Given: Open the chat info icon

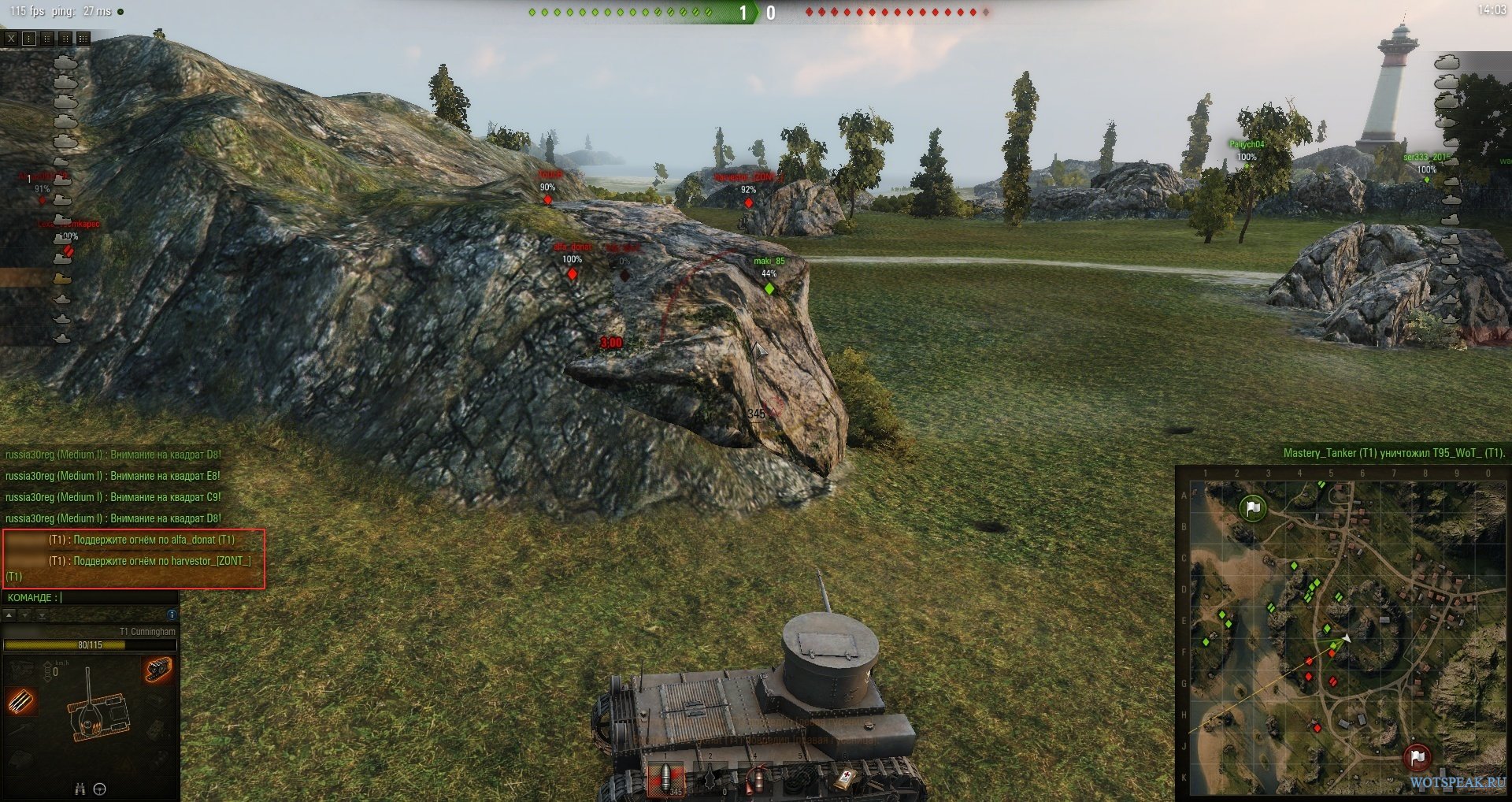Looking at the screenshot, I should tap(172, 614).
